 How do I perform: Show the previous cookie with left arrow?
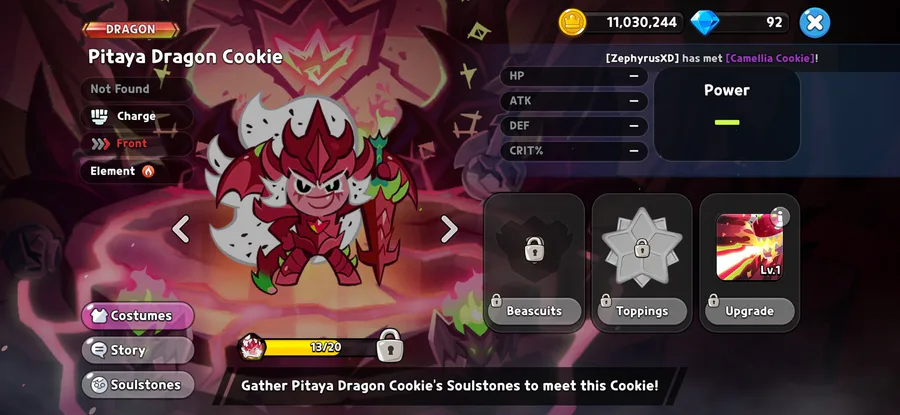click(x=181, y=229)
